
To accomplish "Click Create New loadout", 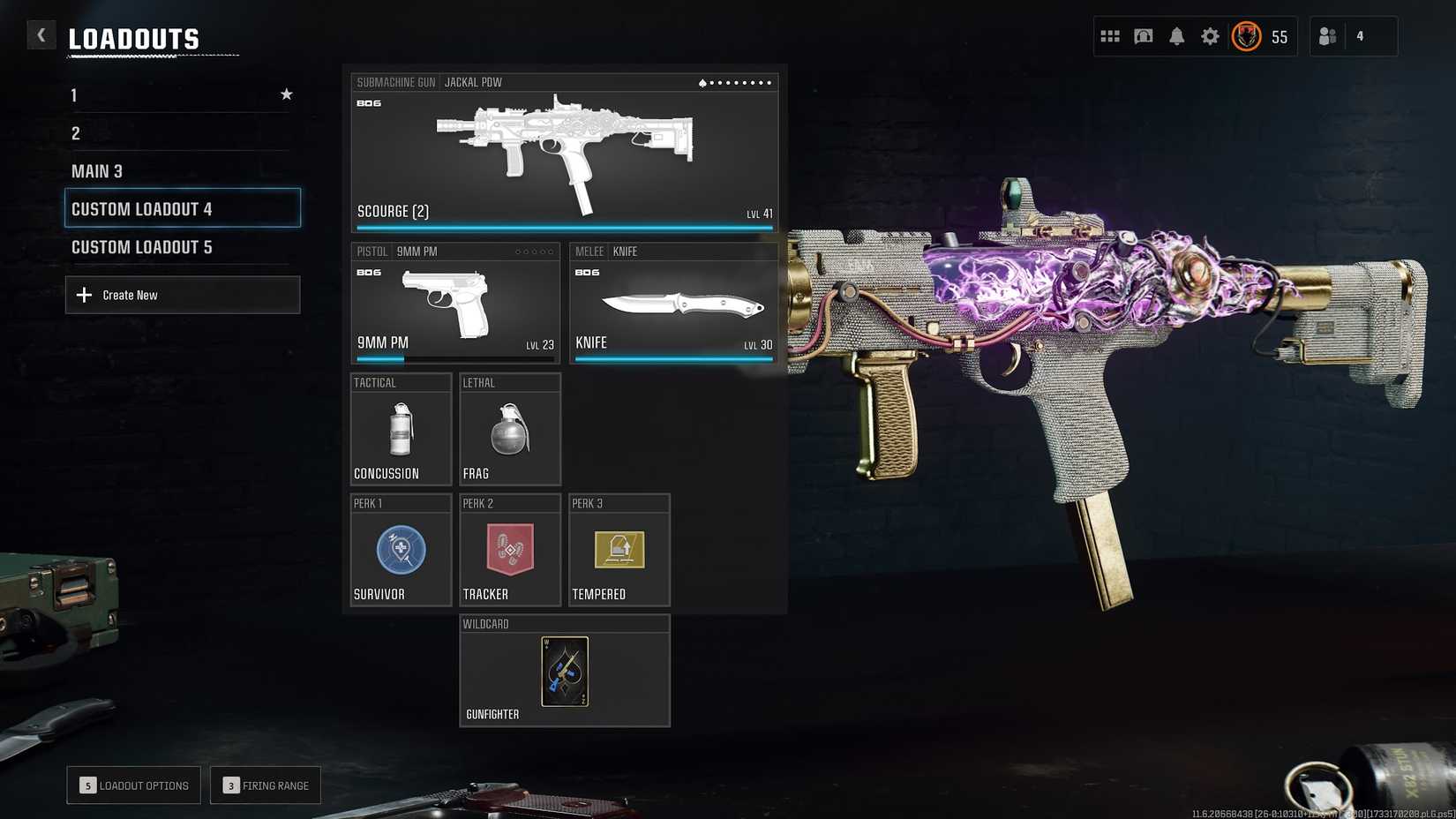I will (183, 294).
